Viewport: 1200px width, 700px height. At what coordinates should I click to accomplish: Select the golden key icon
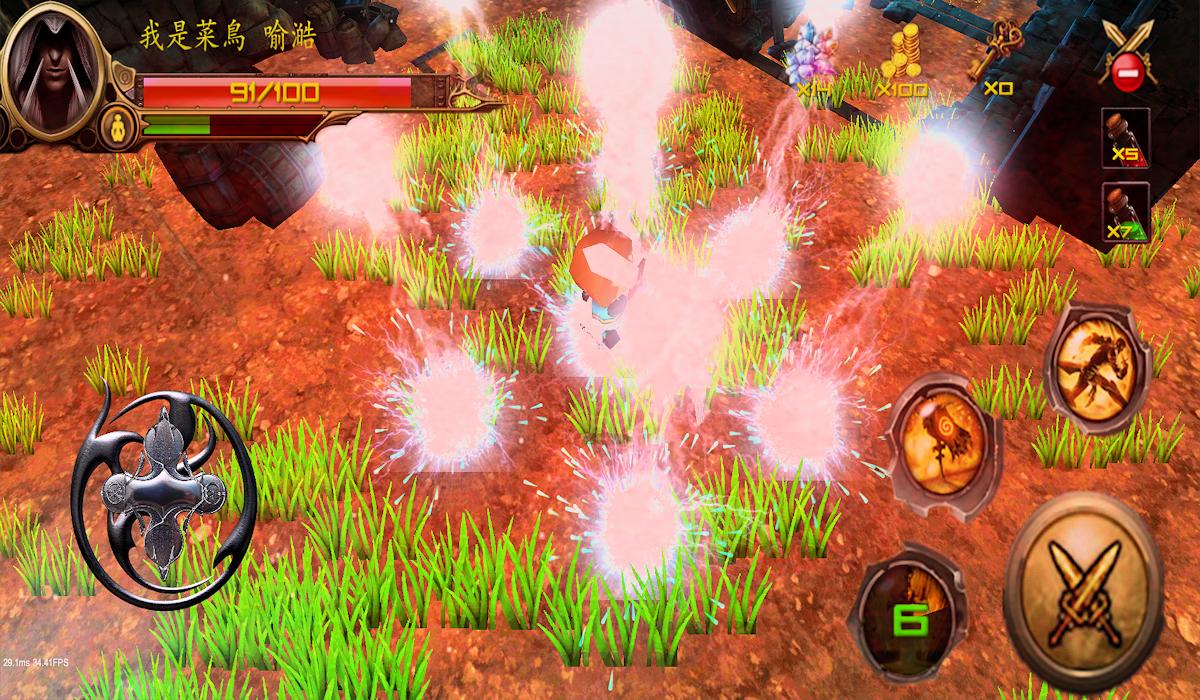coord(996,55)
